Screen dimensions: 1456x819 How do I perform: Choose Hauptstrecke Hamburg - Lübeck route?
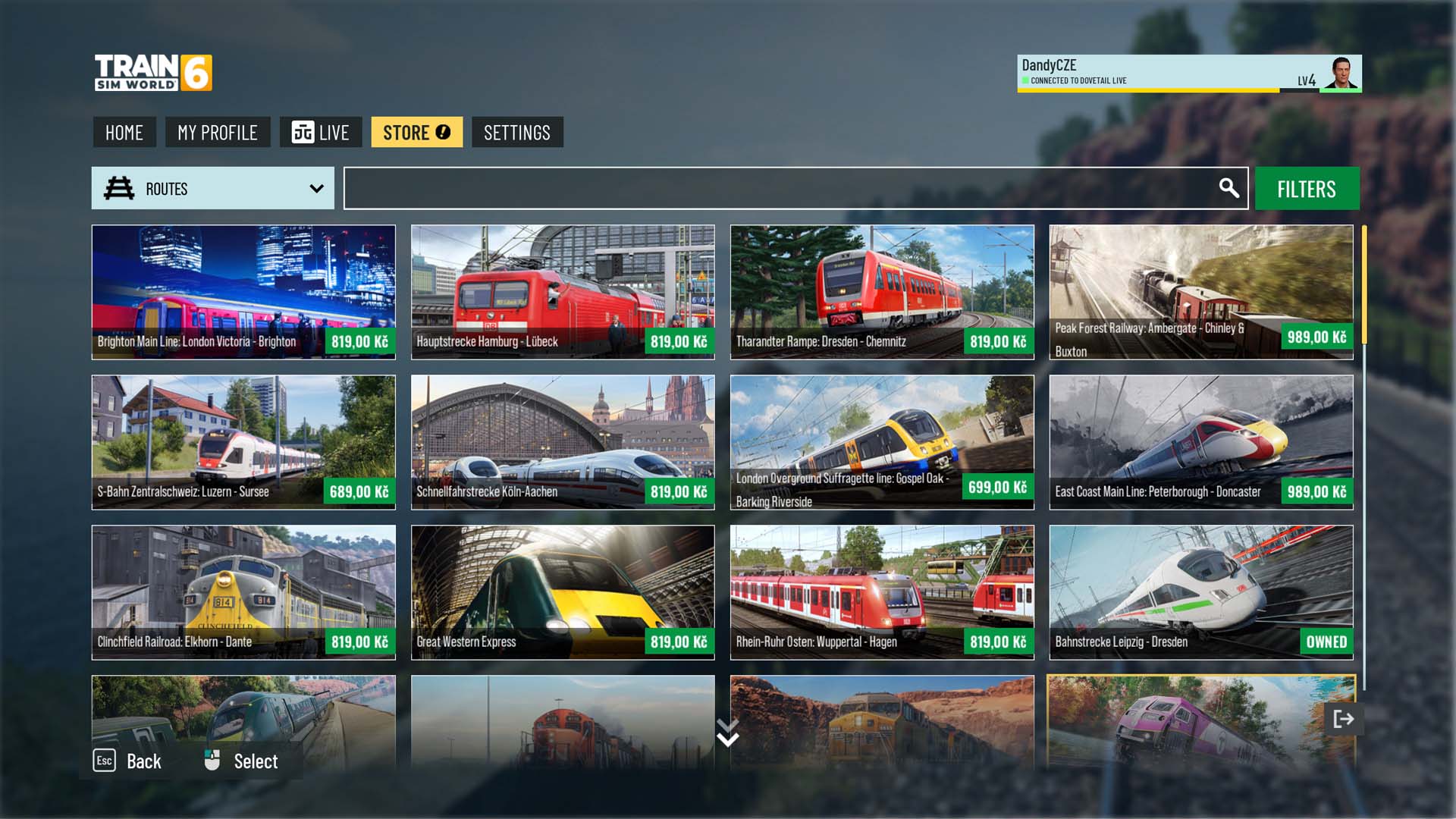pos(563,292)
